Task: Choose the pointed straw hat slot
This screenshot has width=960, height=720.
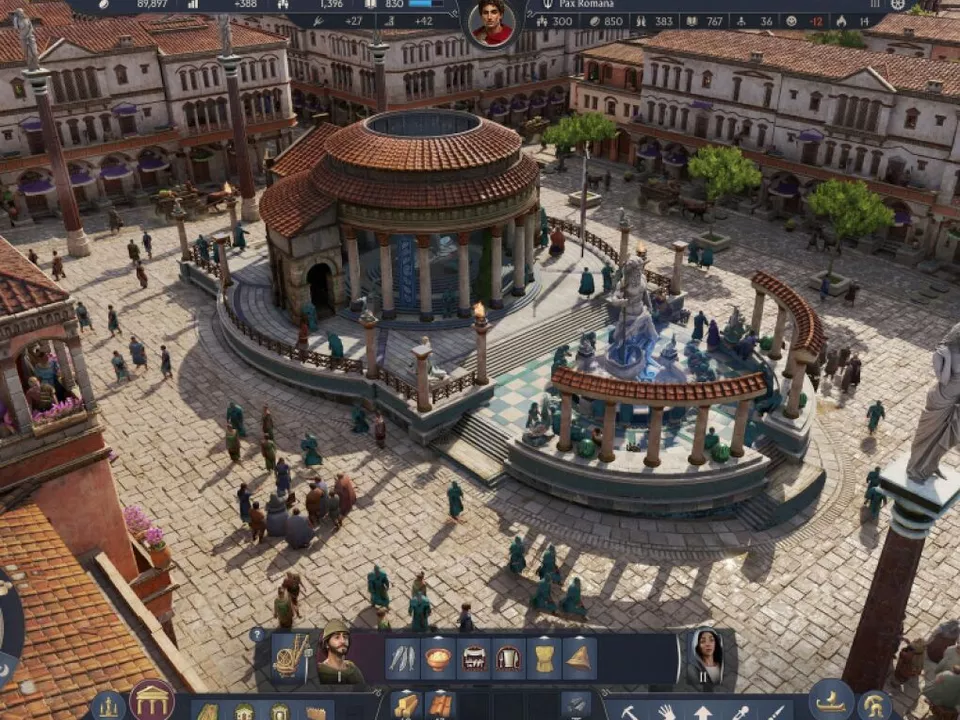Action: (579, 658)
